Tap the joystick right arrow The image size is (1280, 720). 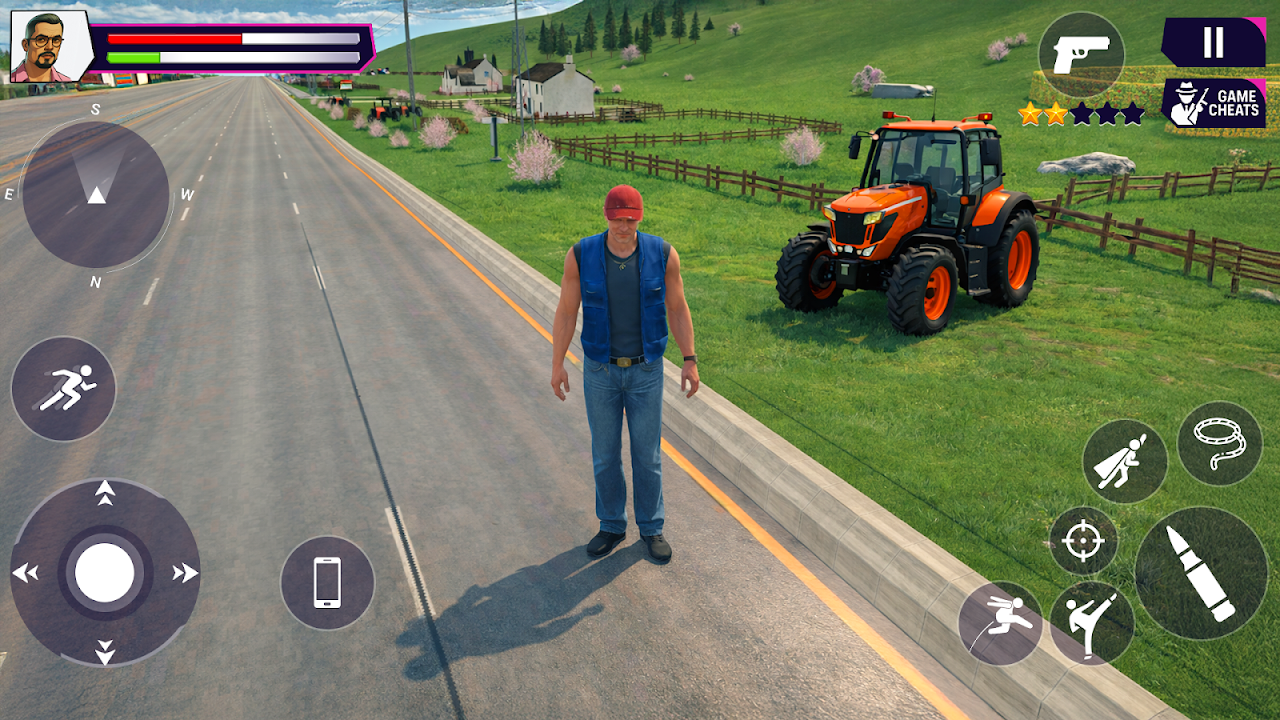coord(185,573)
